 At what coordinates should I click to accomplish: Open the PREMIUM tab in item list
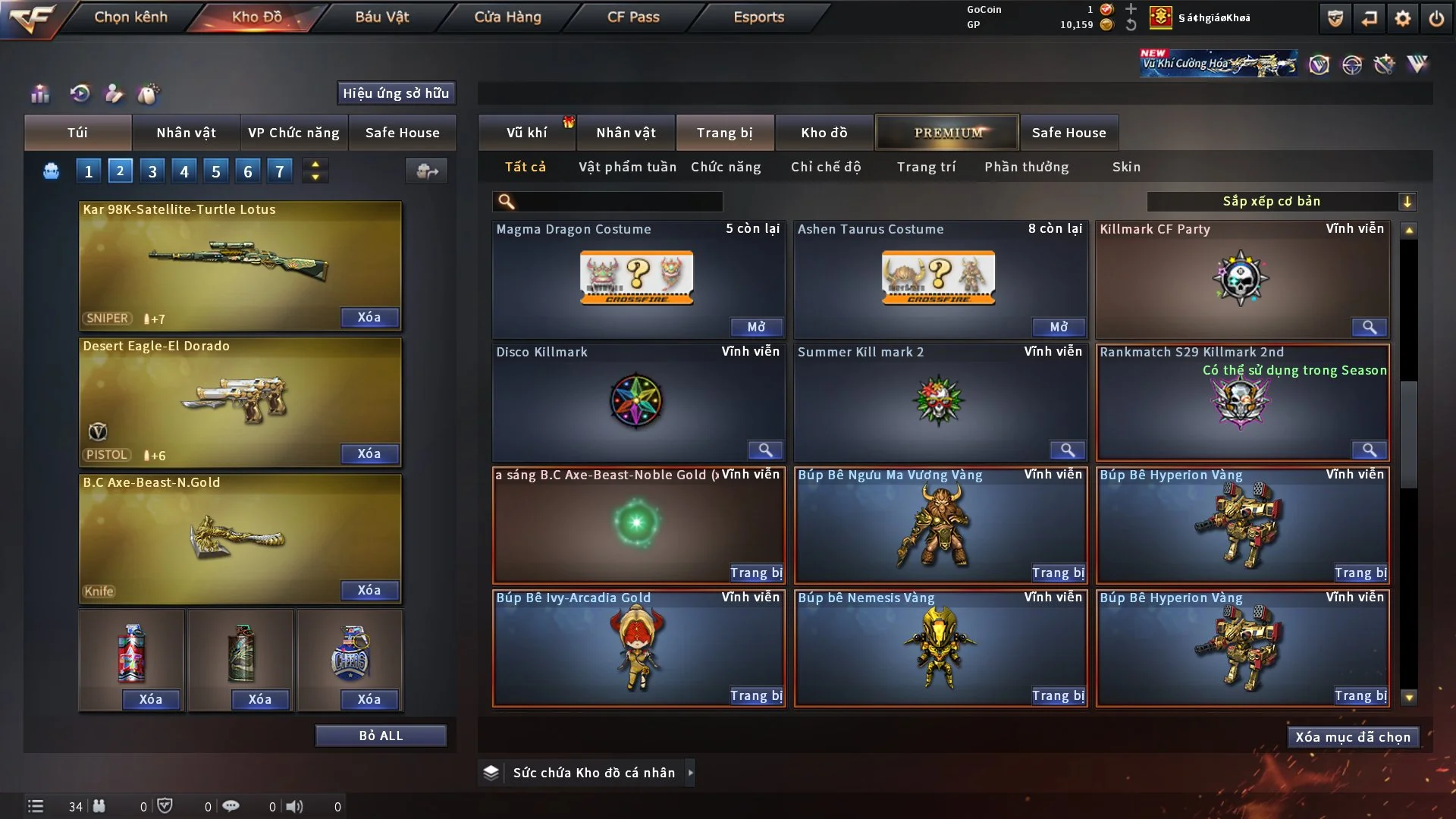[x=947, y=132]
